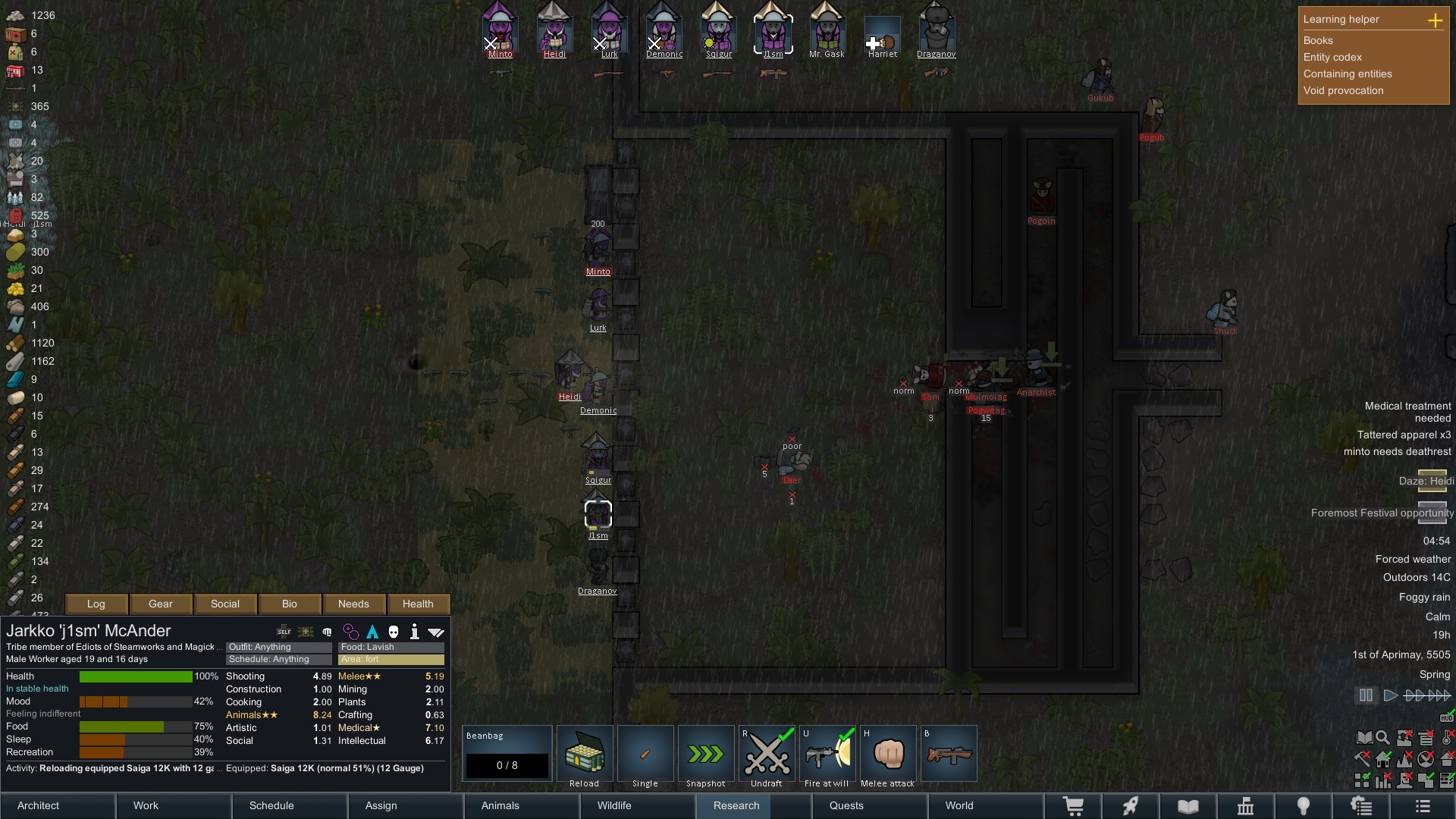
Task: Open the Assign menu
Action: click(x=381, y=805)
